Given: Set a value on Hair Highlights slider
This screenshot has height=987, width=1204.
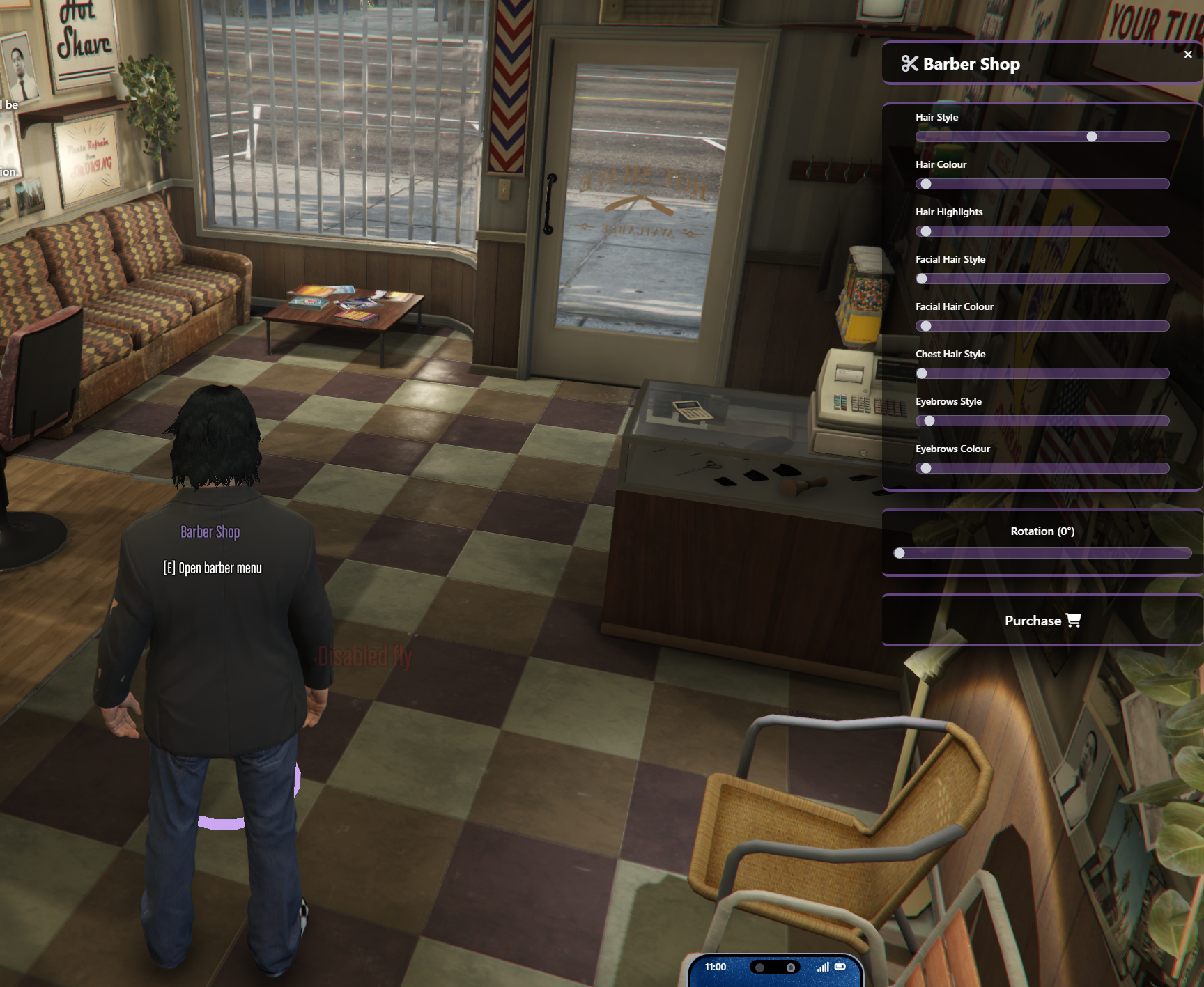Looking at the screenshot, I should (x=1042, y=231).
